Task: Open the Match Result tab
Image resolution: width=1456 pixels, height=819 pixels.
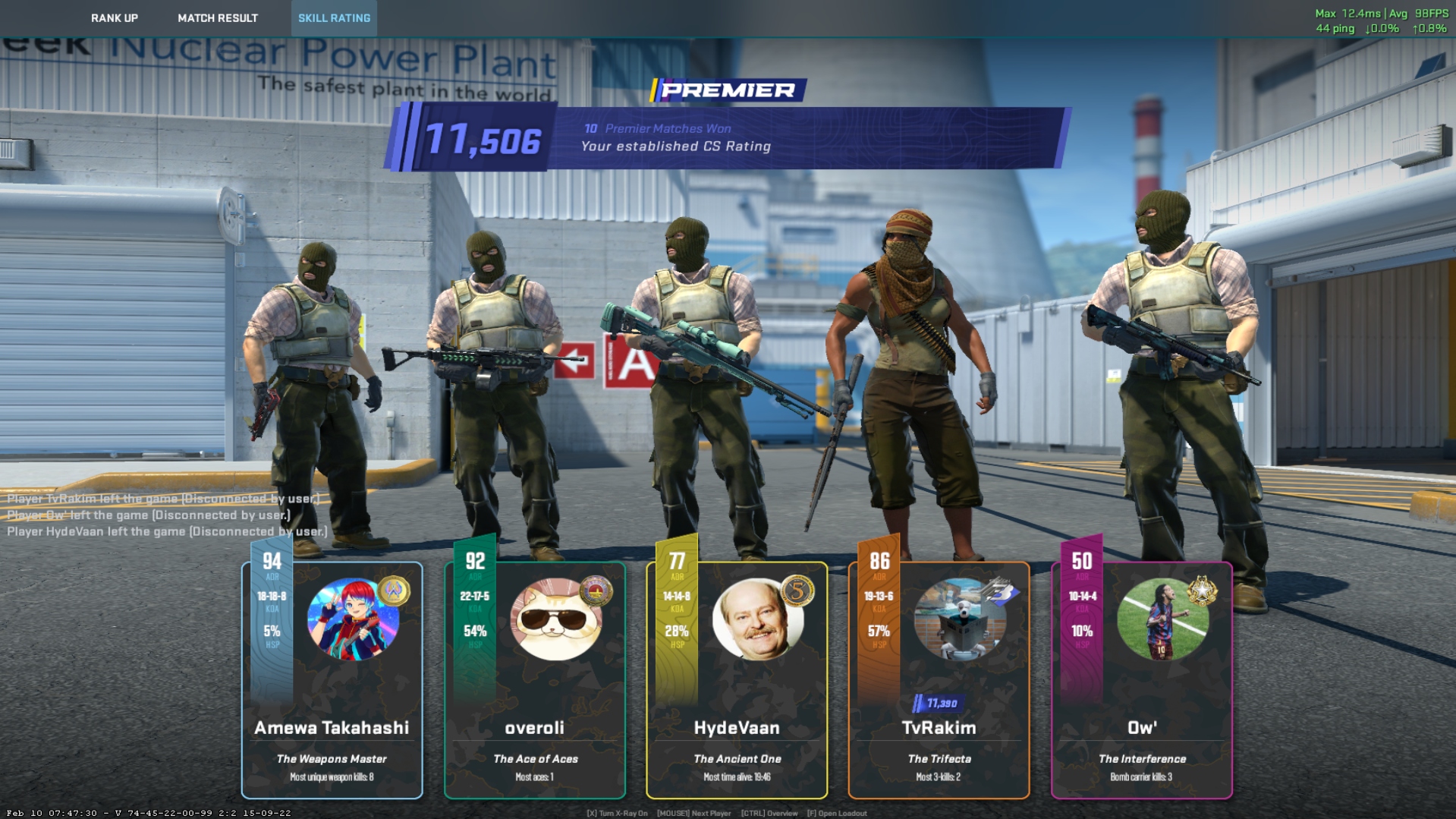Action: tap(218, 18)
